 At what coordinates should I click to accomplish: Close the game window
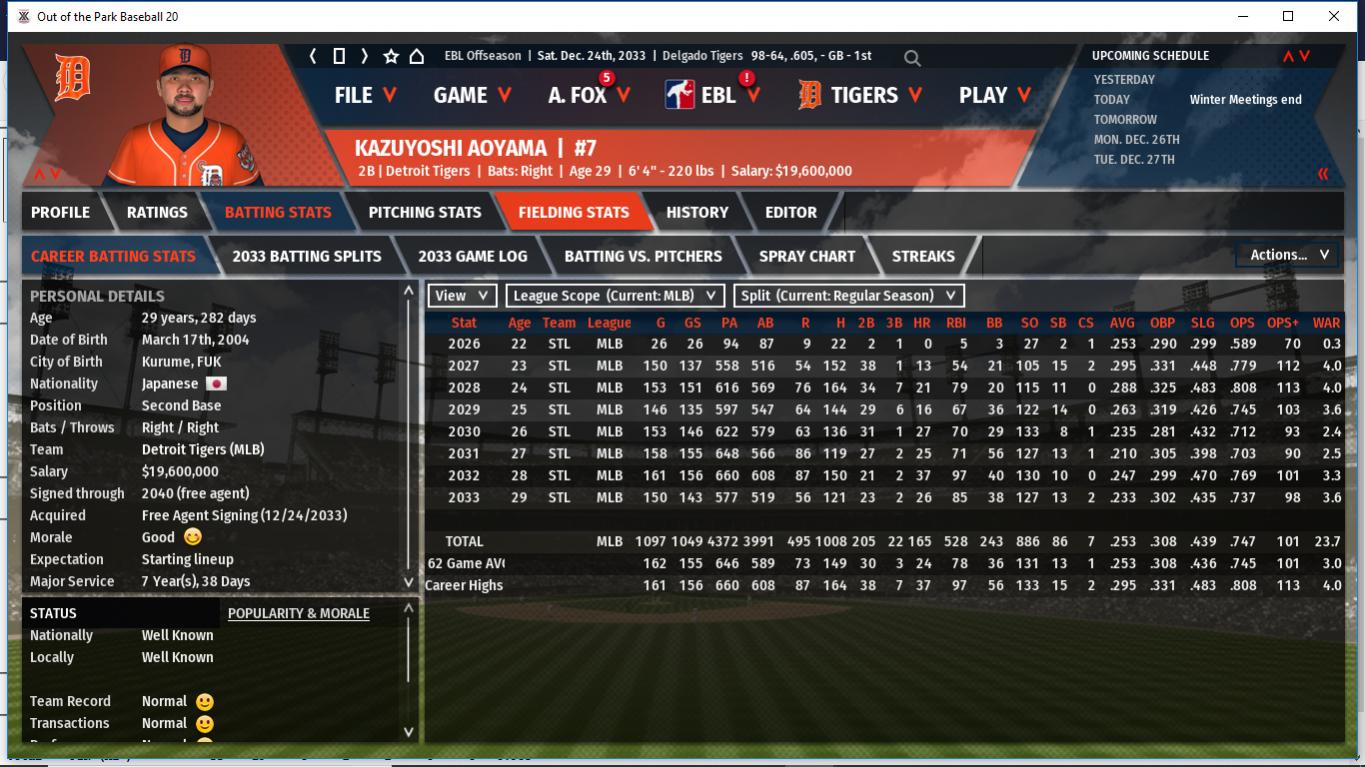(1334, 16)
